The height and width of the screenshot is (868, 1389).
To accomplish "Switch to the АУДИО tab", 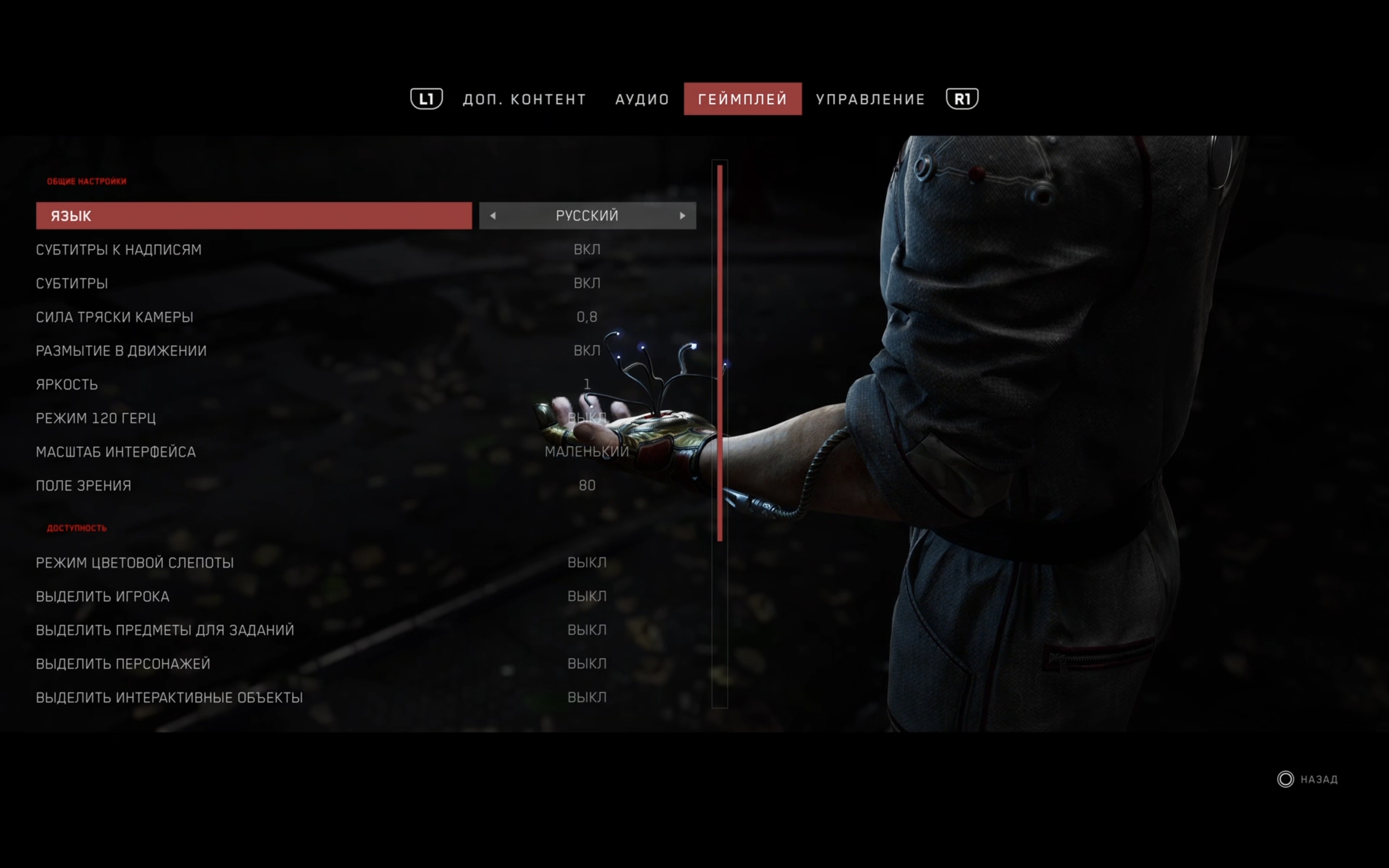I will coord(642,98).
